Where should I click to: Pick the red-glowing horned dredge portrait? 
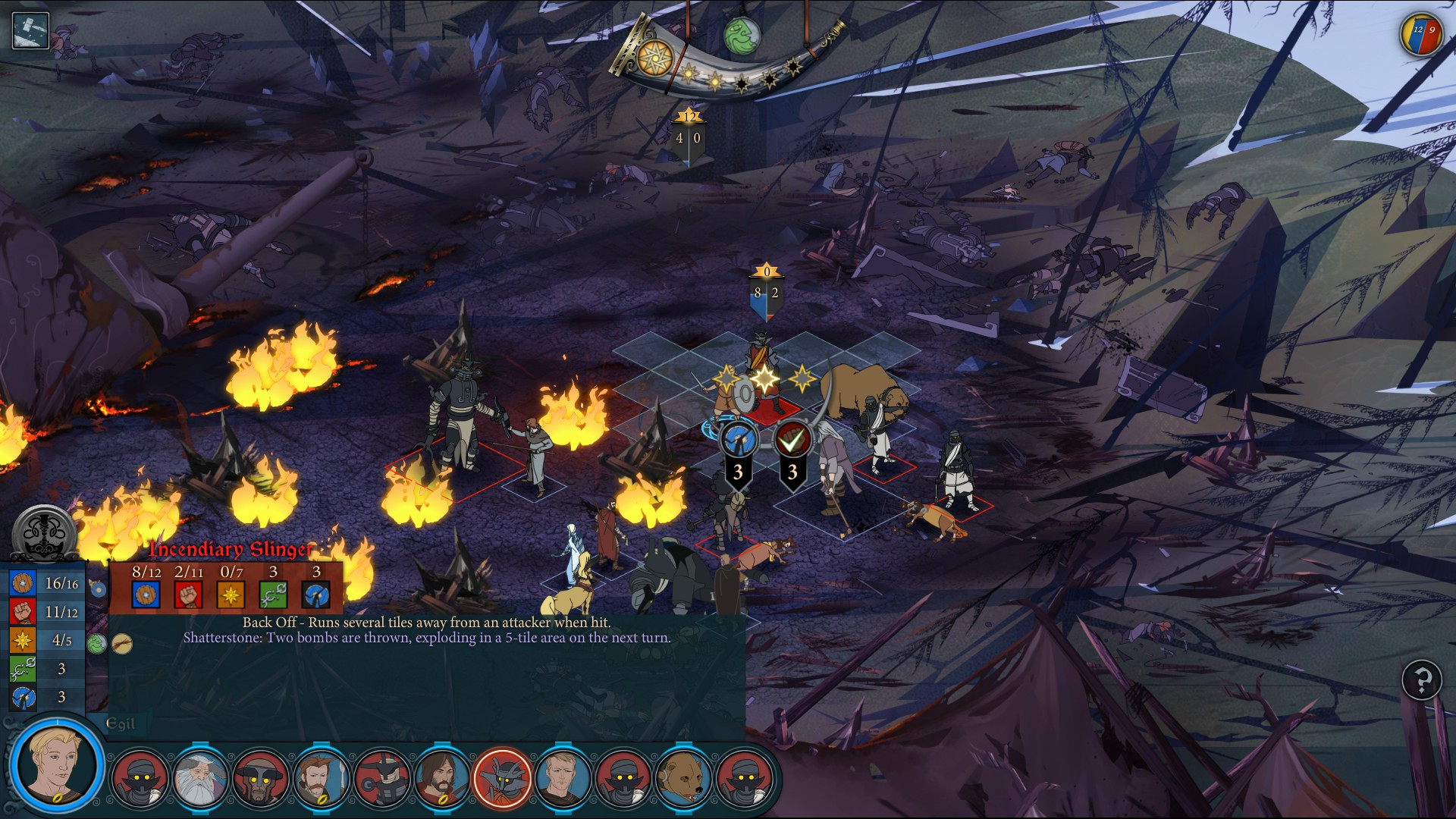pos(502,779)
